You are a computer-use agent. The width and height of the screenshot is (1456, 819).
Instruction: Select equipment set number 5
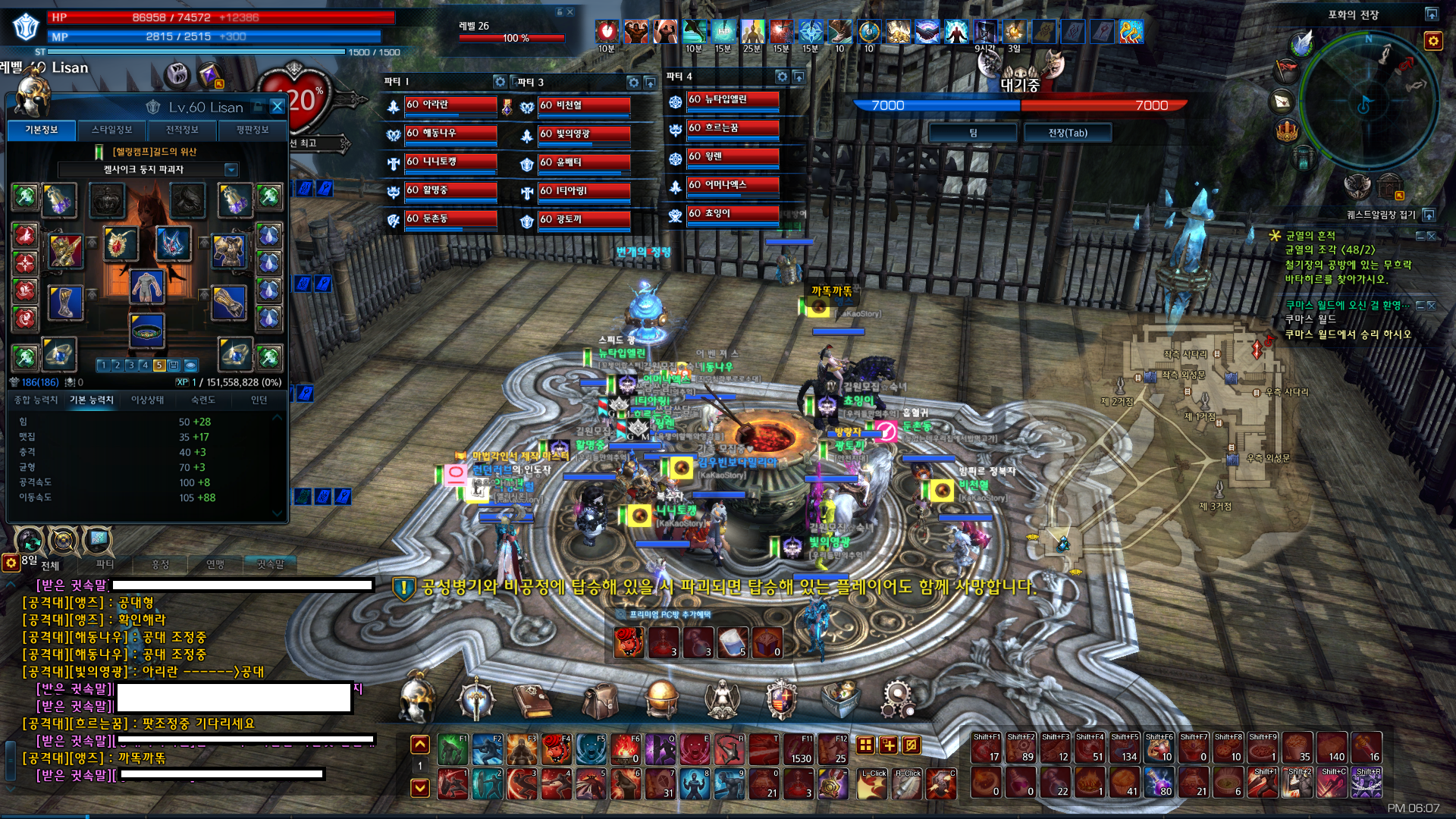(x=159, y=366)
